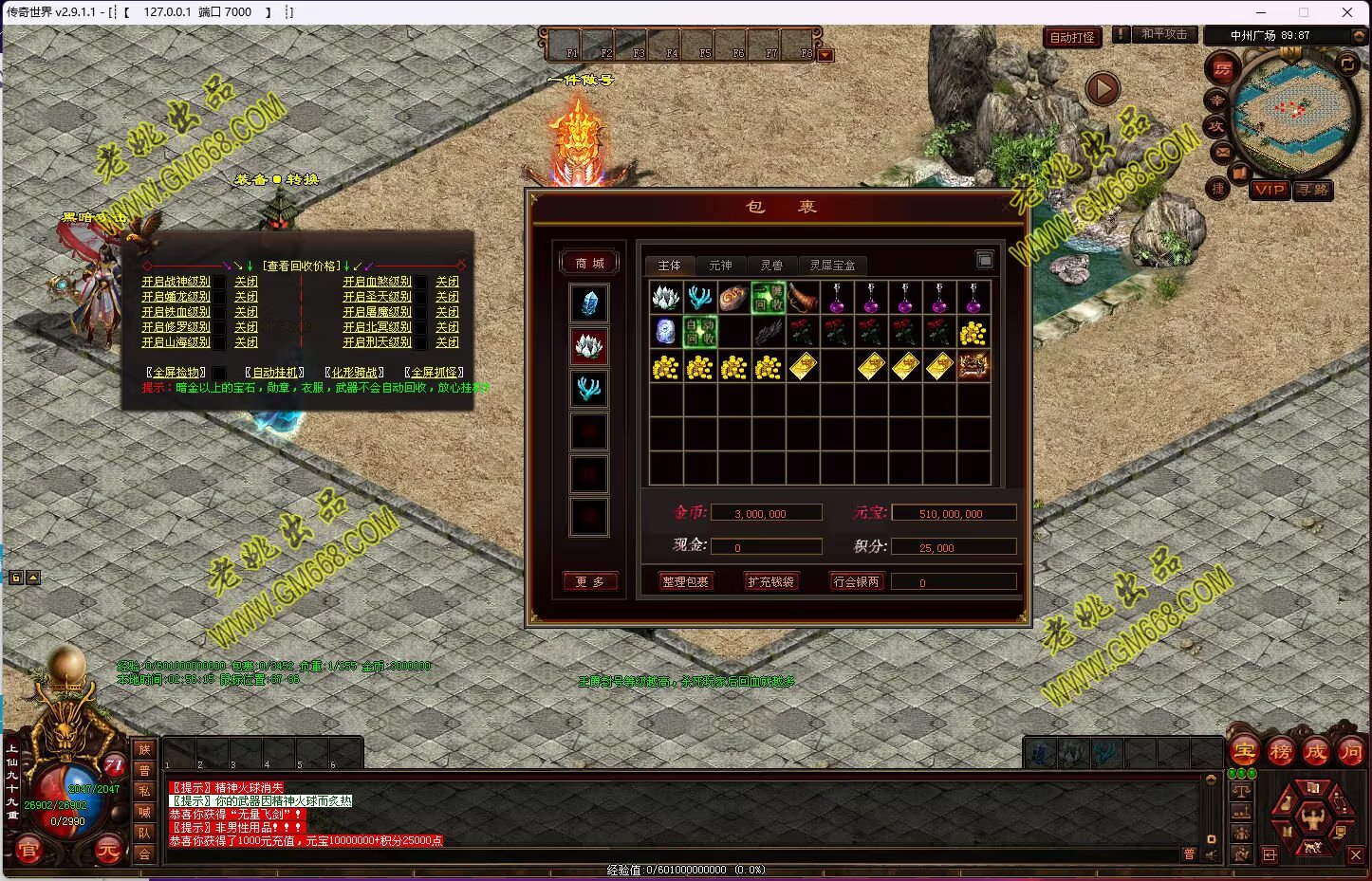
Task: Open the 商城 shop from the bag panel
Action: coord(588,263)
